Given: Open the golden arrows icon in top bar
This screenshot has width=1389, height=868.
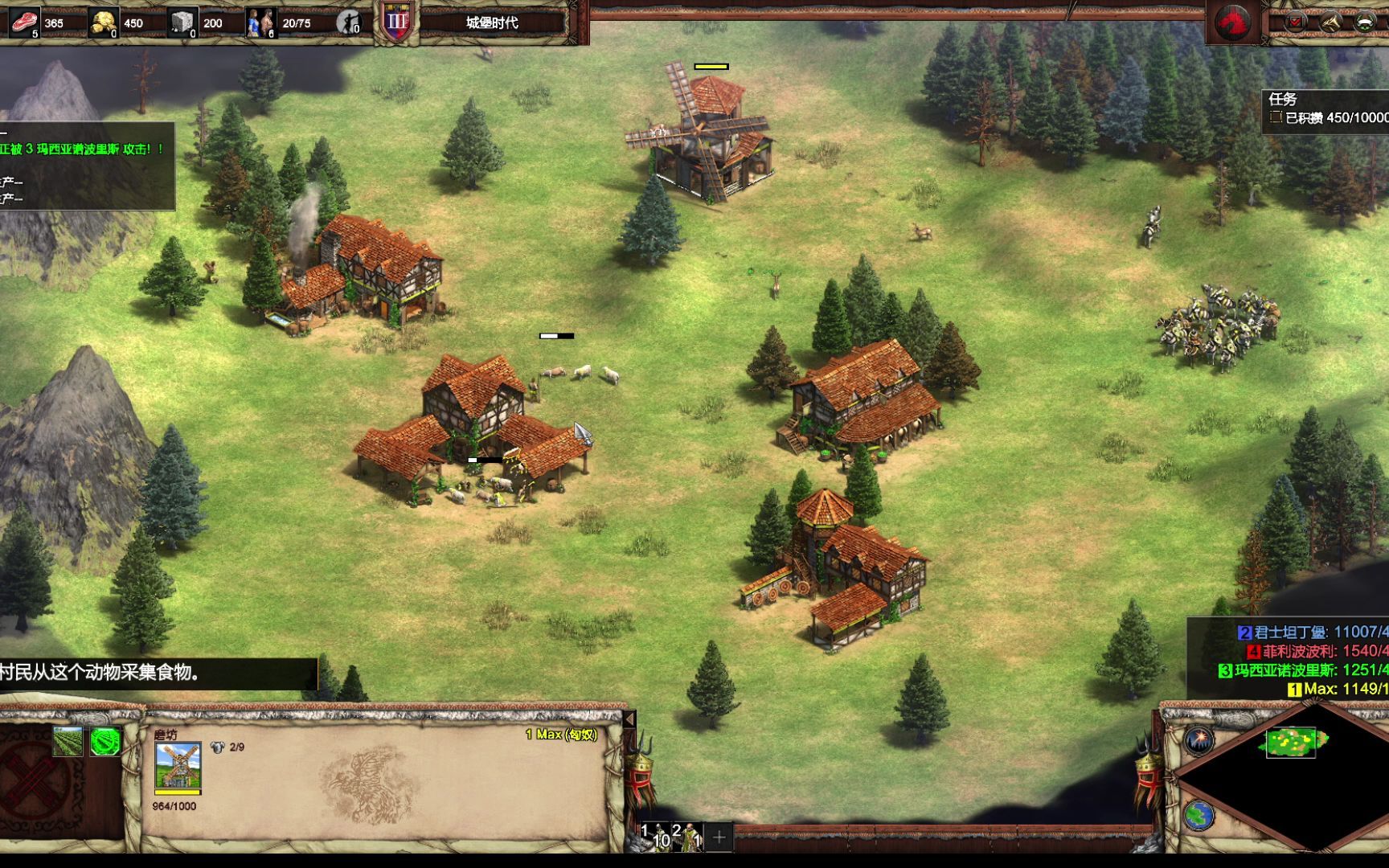Looking at the screenshot, I should [x=1330, y=23].
